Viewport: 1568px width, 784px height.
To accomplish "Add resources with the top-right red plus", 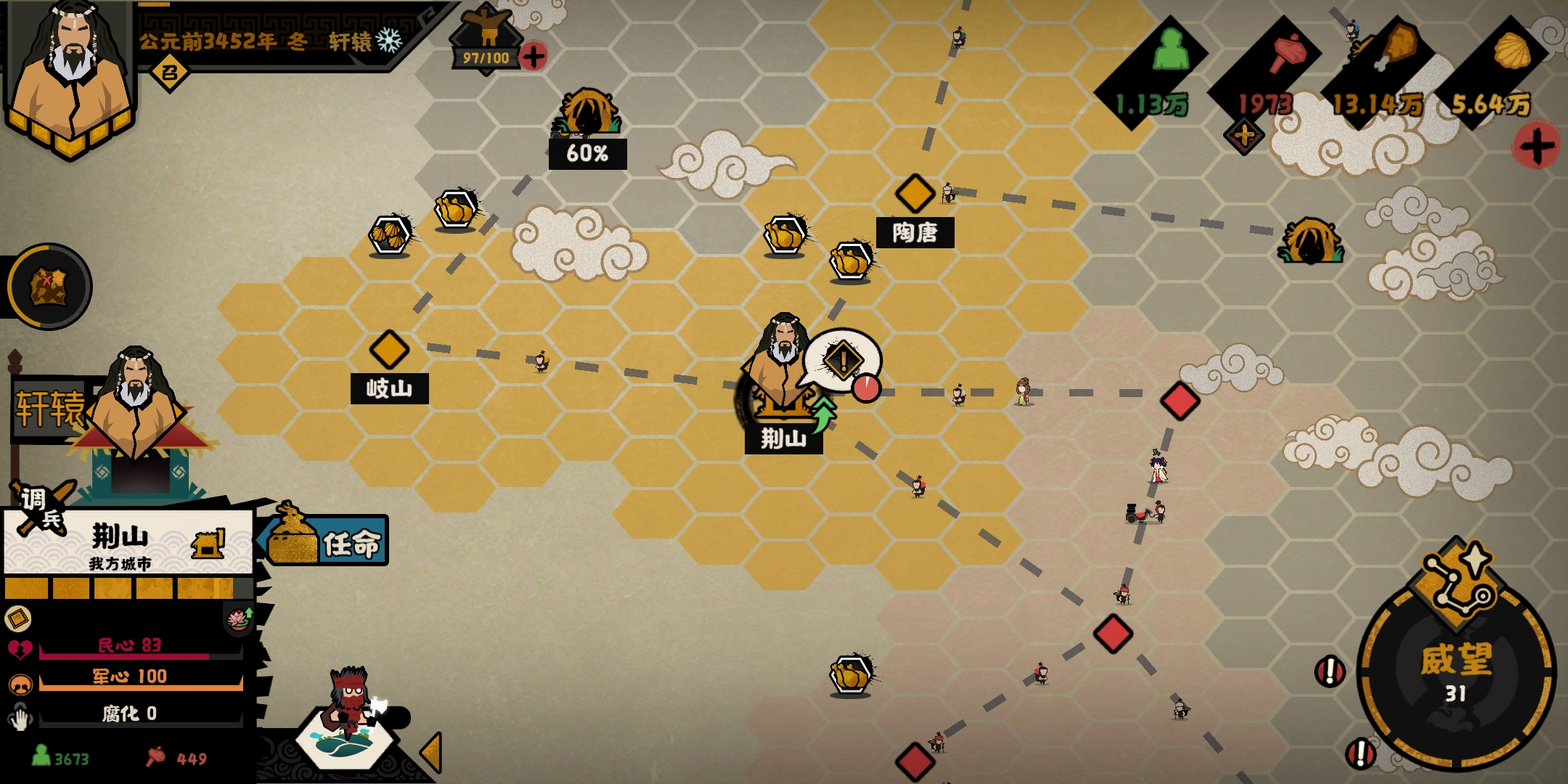I will 1536,146.
